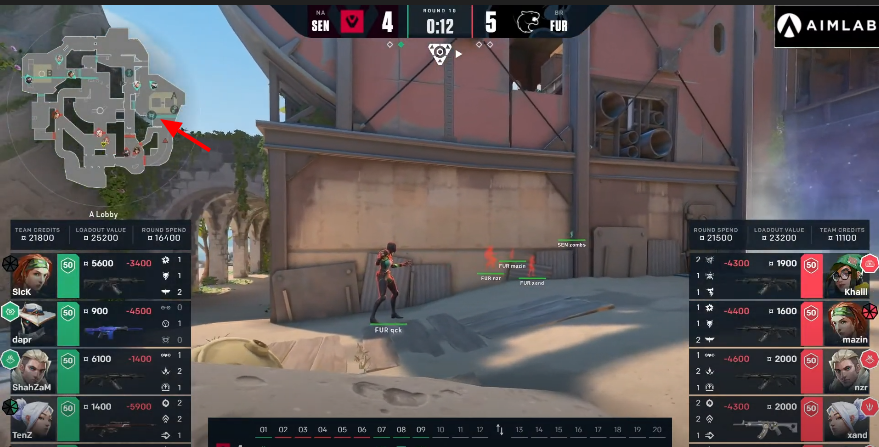Click the side-swap arrows in the round timeline
879x447 pixels.
[x=499, y=430]
